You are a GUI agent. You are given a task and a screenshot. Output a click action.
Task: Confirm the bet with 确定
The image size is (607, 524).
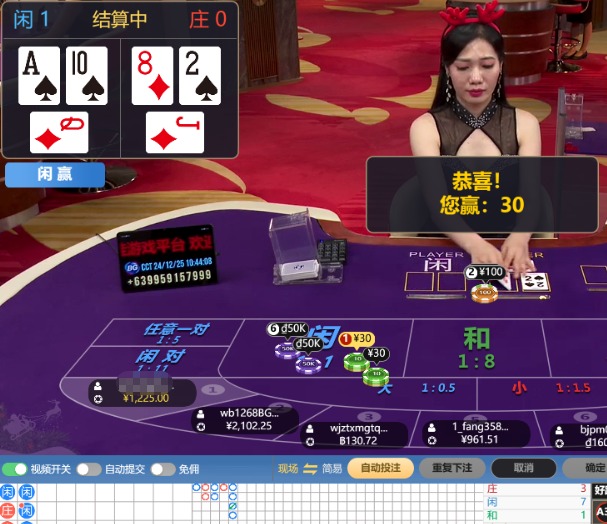(x=590, y=468)
